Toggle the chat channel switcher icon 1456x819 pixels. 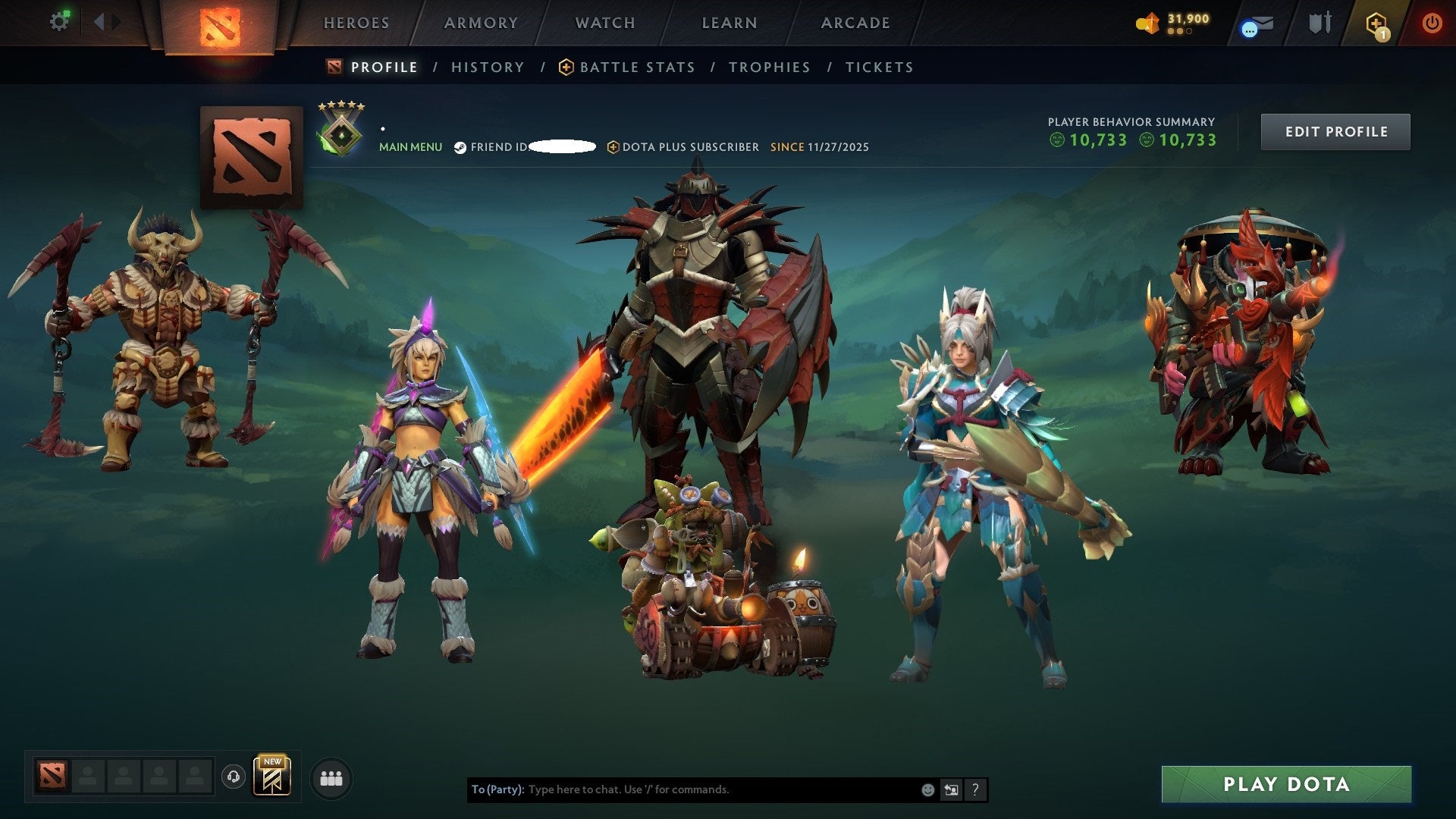click(951, 789)
